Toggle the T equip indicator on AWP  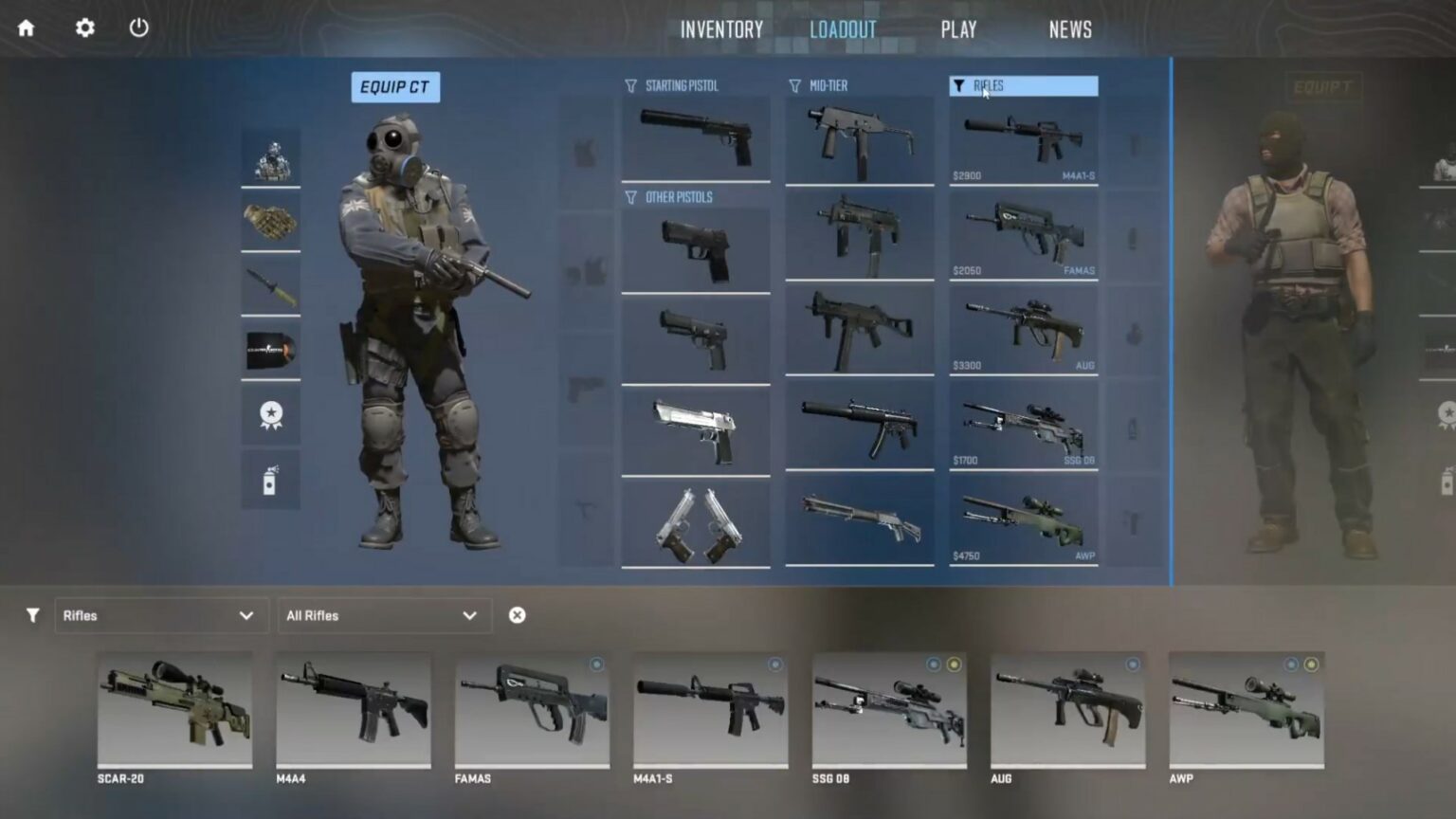[x=1312, y=664]
